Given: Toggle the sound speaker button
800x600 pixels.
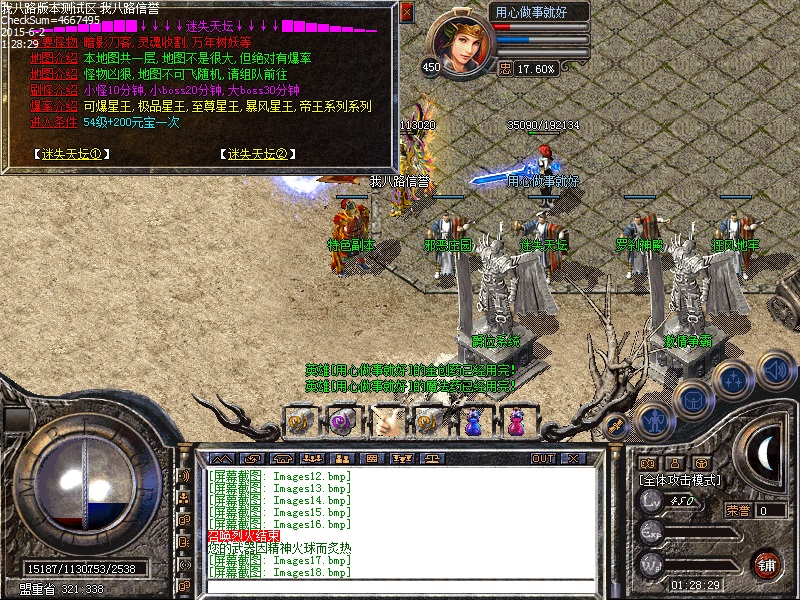Looking at the screenshot, I should (x=775, y=370).
